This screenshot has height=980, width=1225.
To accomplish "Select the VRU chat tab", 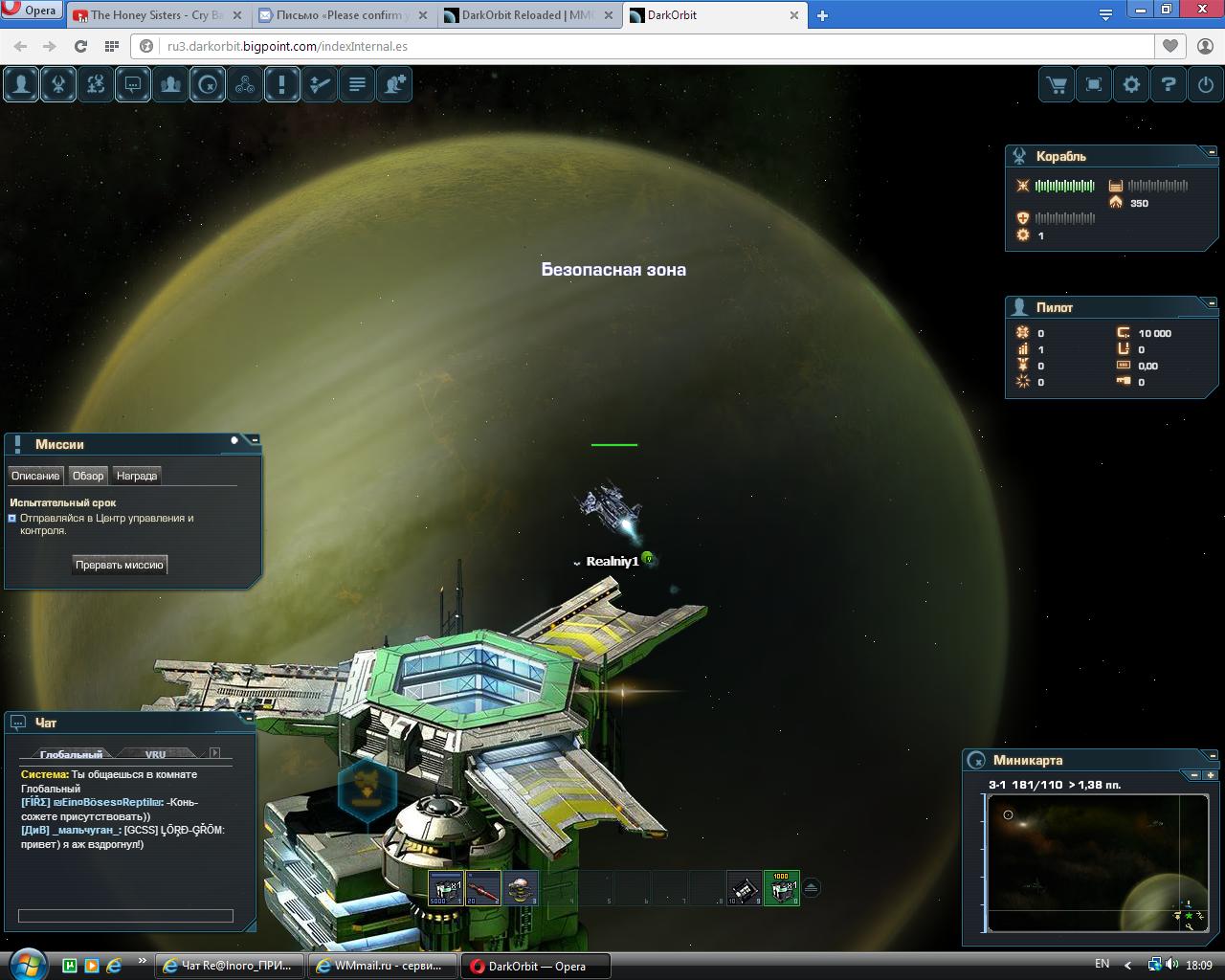I will click(x=155, y=754).
